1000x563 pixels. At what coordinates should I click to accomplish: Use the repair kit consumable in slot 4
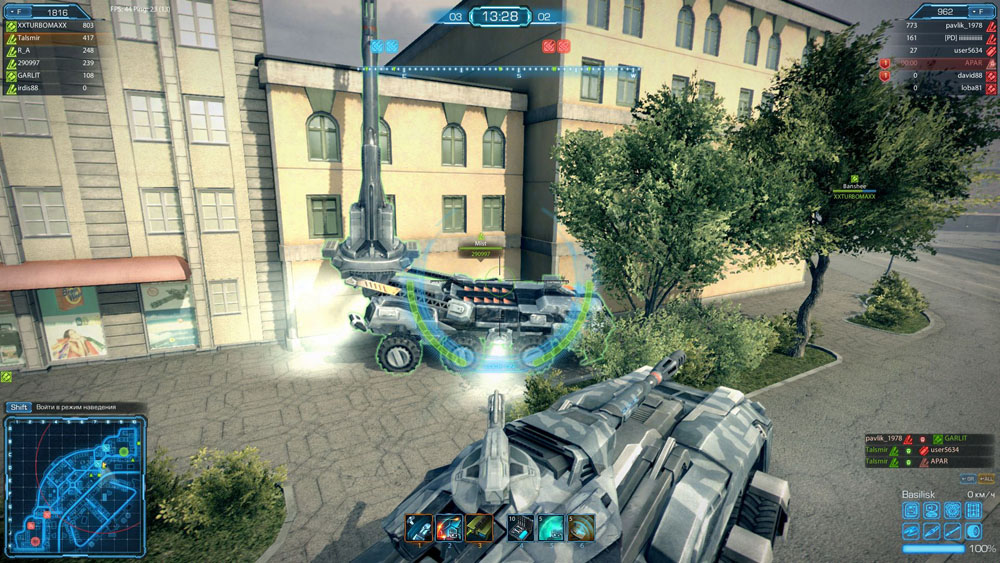pyautogui.click(x=521, y=528)
